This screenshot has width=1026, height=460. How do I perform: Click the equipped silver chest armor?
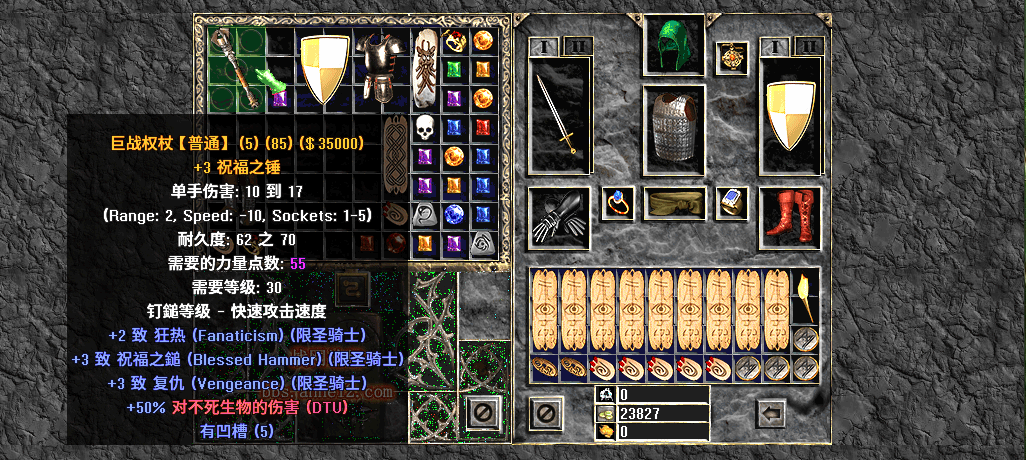tap(674, 127)
